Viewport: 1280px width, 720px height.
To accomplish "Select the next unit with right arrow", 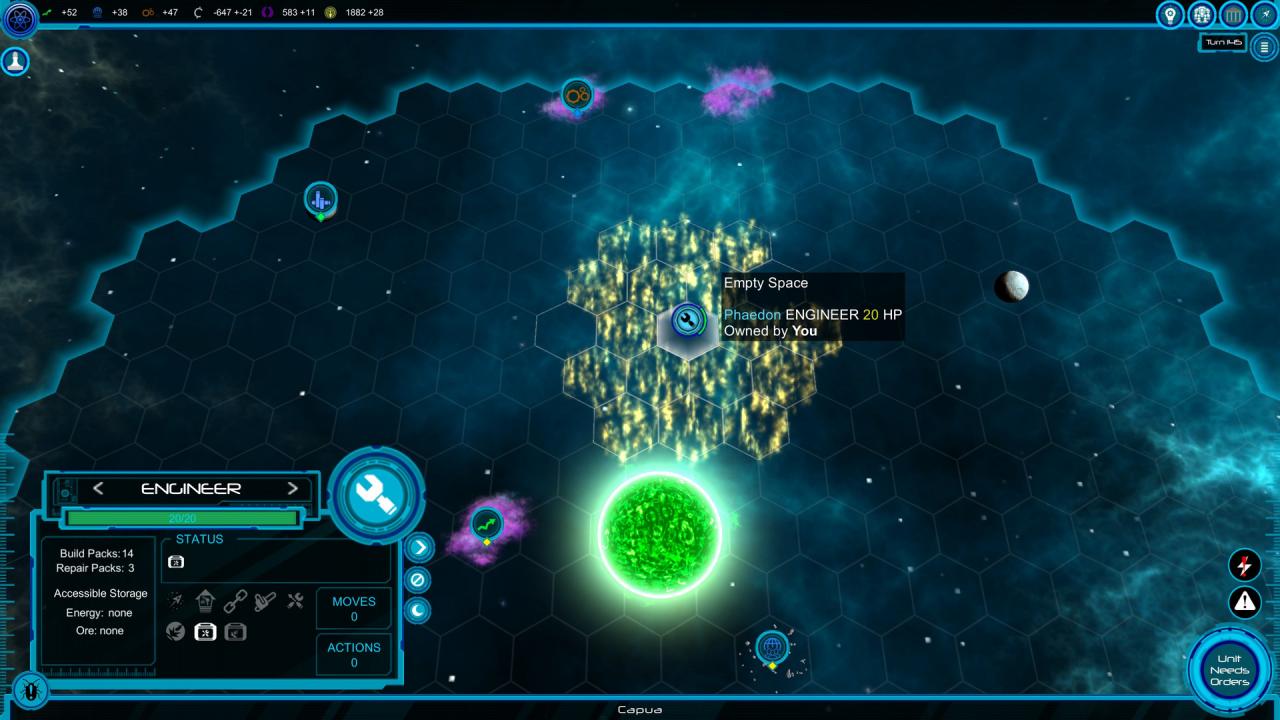I will click(x=293, y=489).
